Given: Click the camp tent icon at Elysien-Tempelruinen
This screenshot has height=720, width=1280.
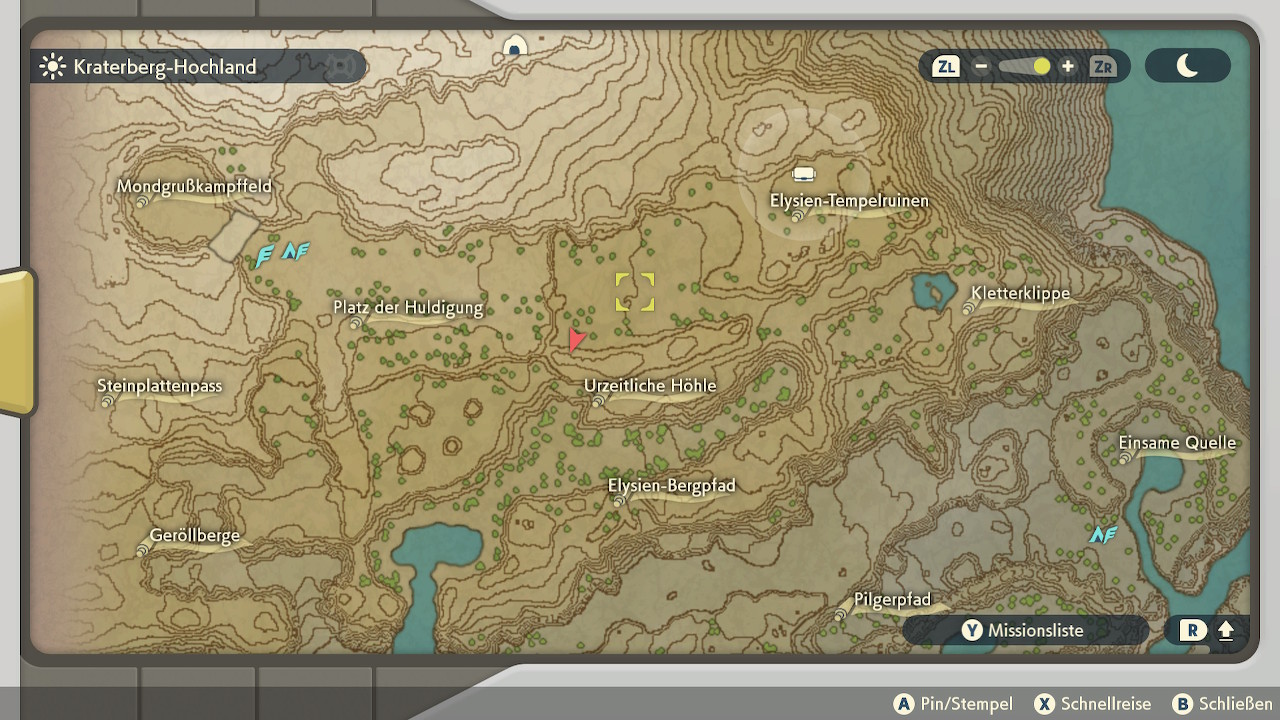Looking at the screenshot, I should tap(804, 174).
